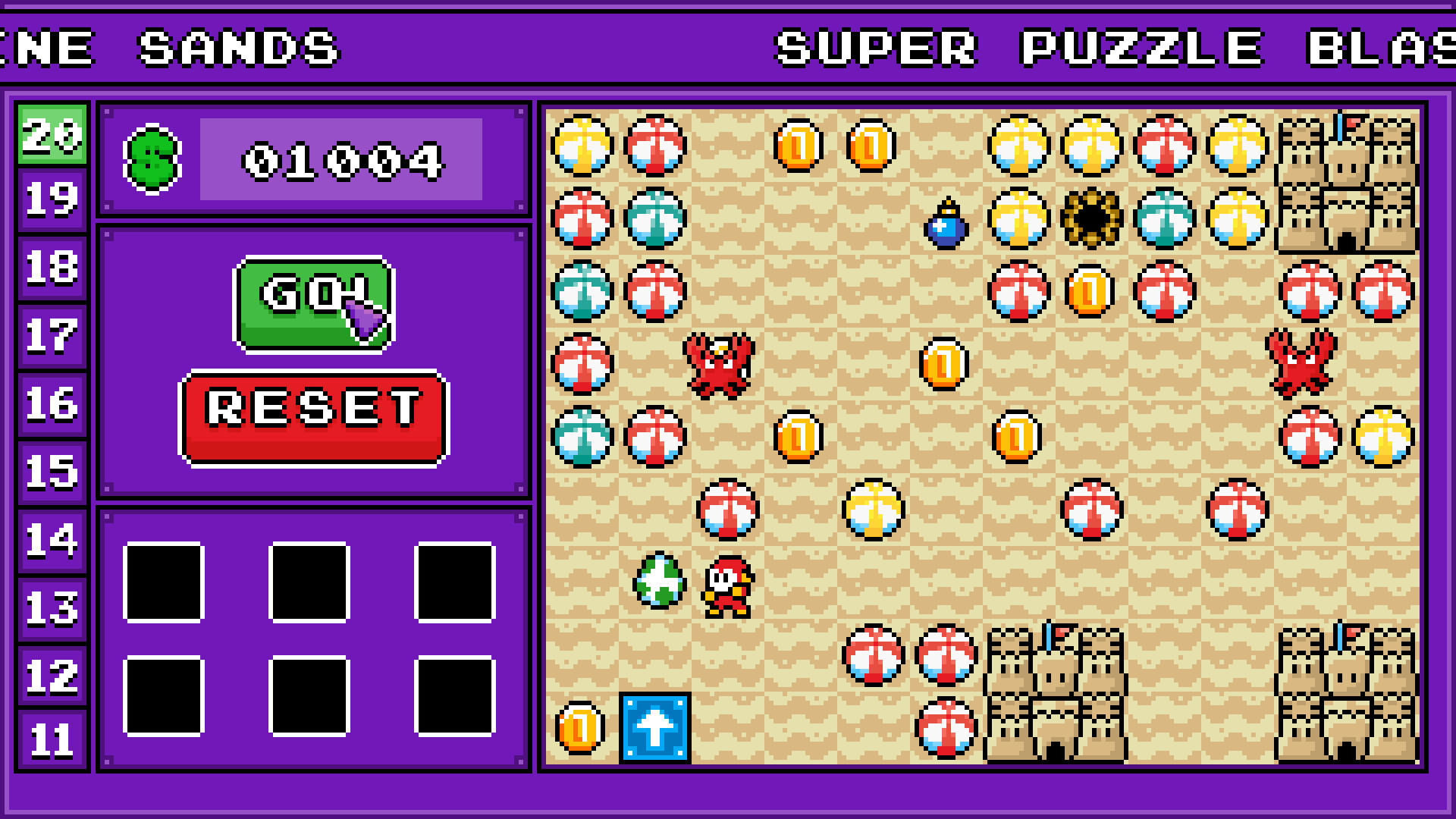Click the blue arrow power-up tile
The width and height of the screenshot is (1456, 819).
656,726
